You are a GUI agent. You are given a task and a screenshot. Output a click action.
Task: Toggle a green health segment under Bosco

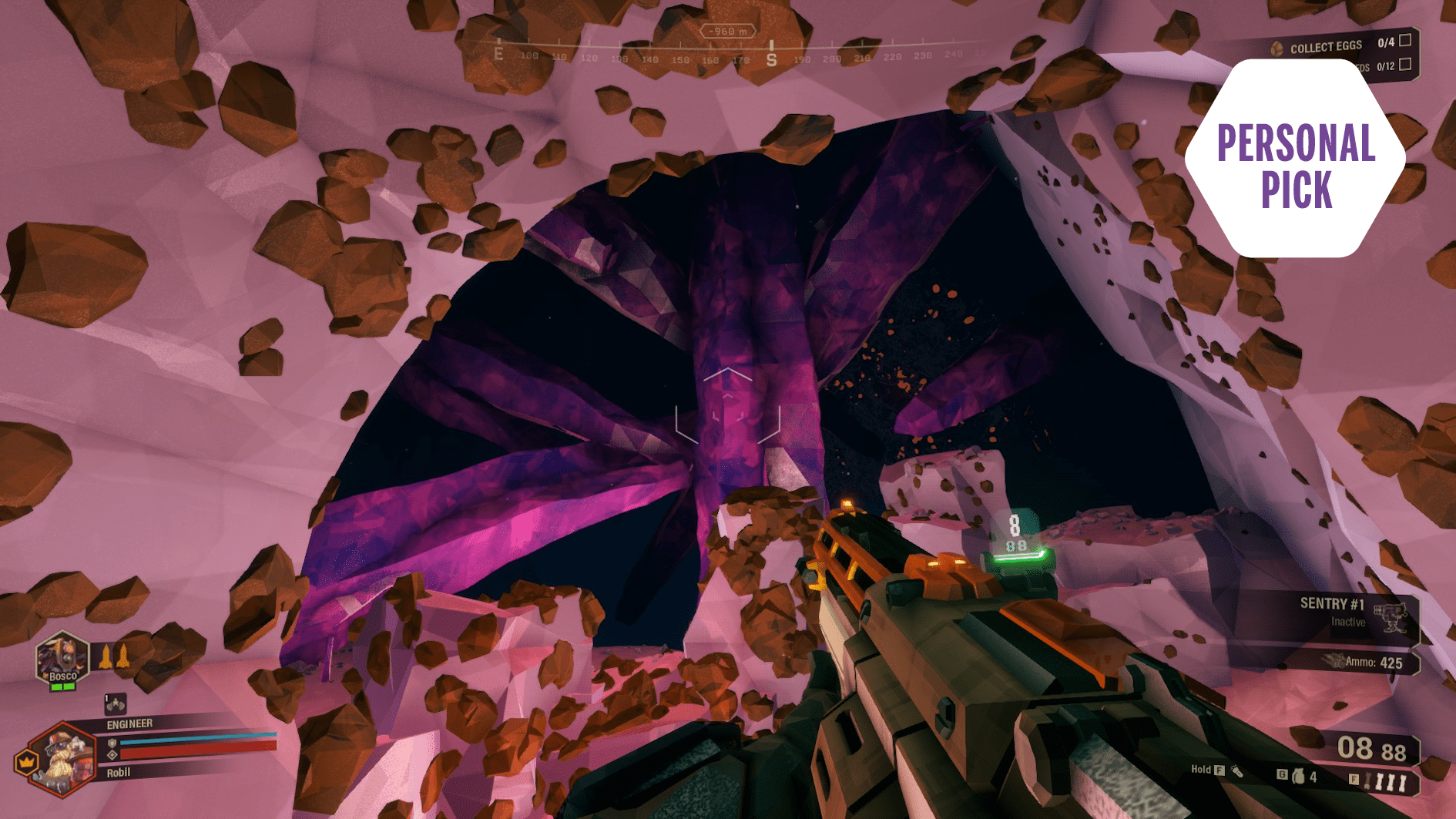tap(56, 686)
